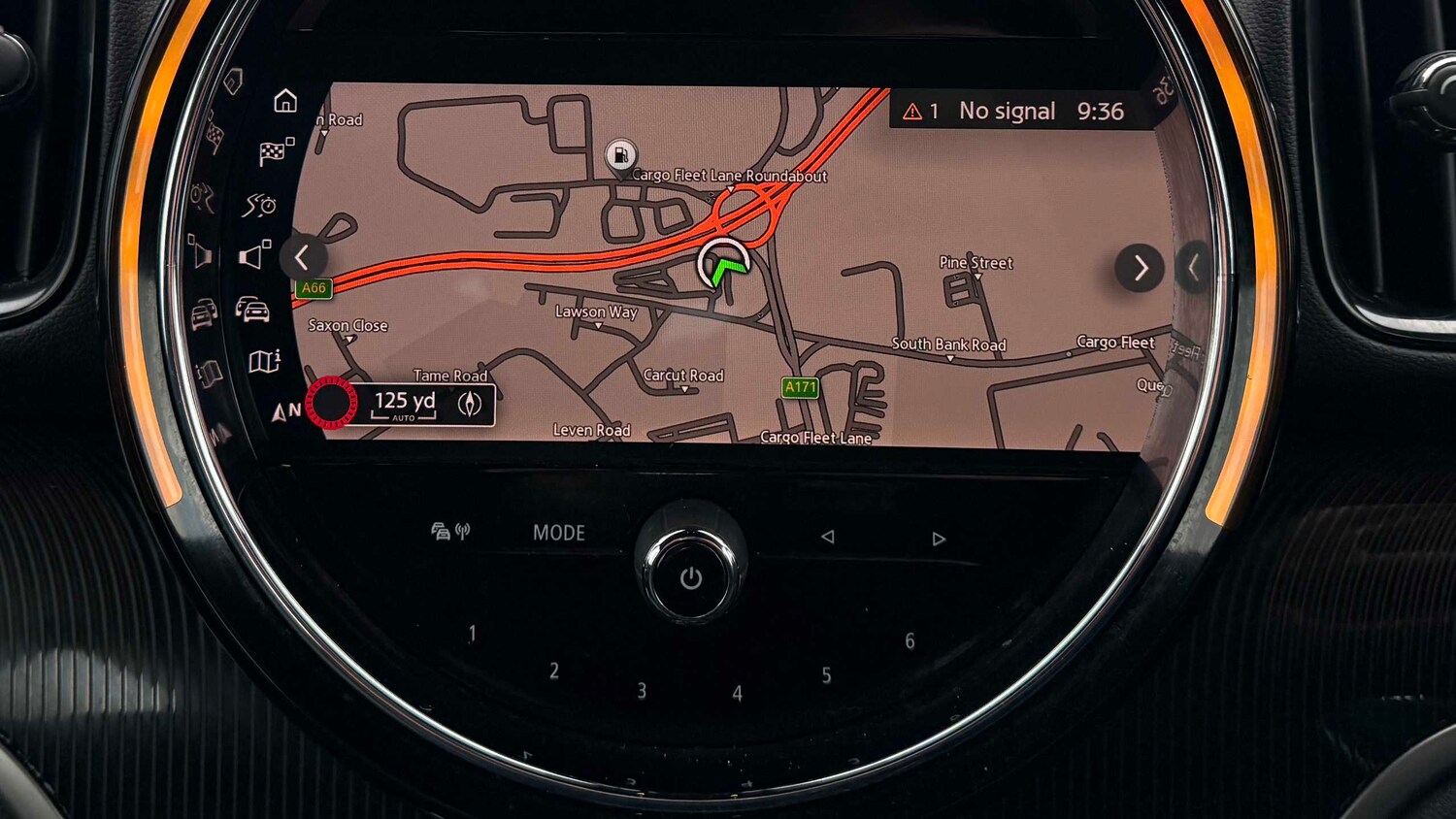The height and width of the screenshot is (819, 1456).
Task: Tap the compass orientation icon
Action: click(470, 404)
